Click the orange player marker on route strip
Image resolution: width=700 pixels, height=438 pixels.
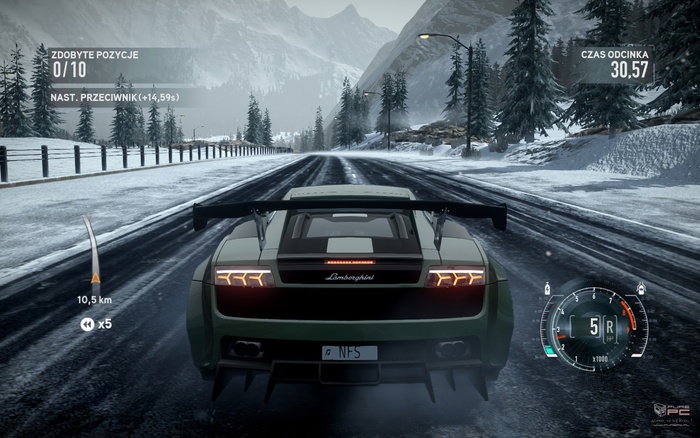click(96, 277)
